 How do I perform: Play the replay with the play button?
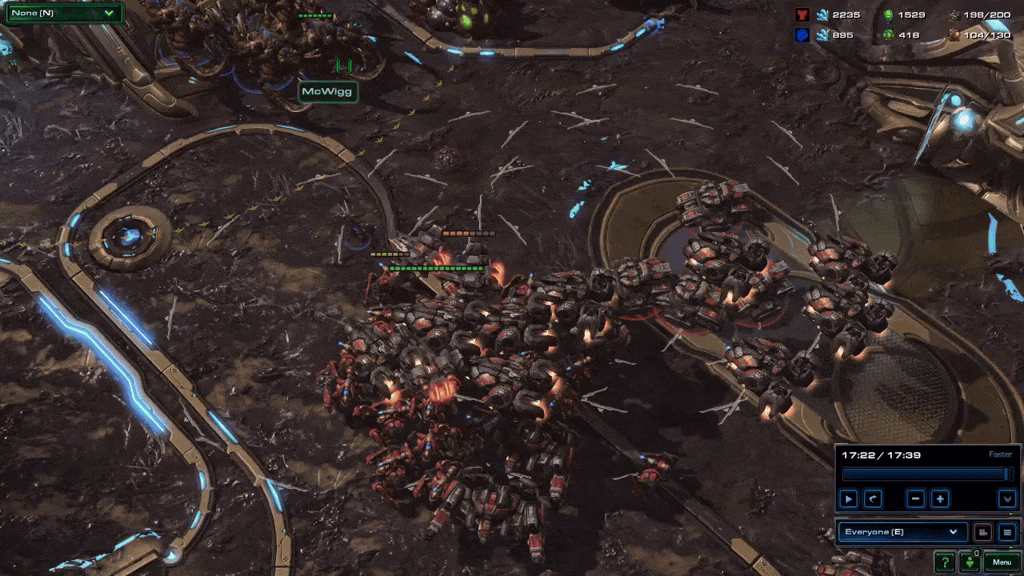(848, 498)
